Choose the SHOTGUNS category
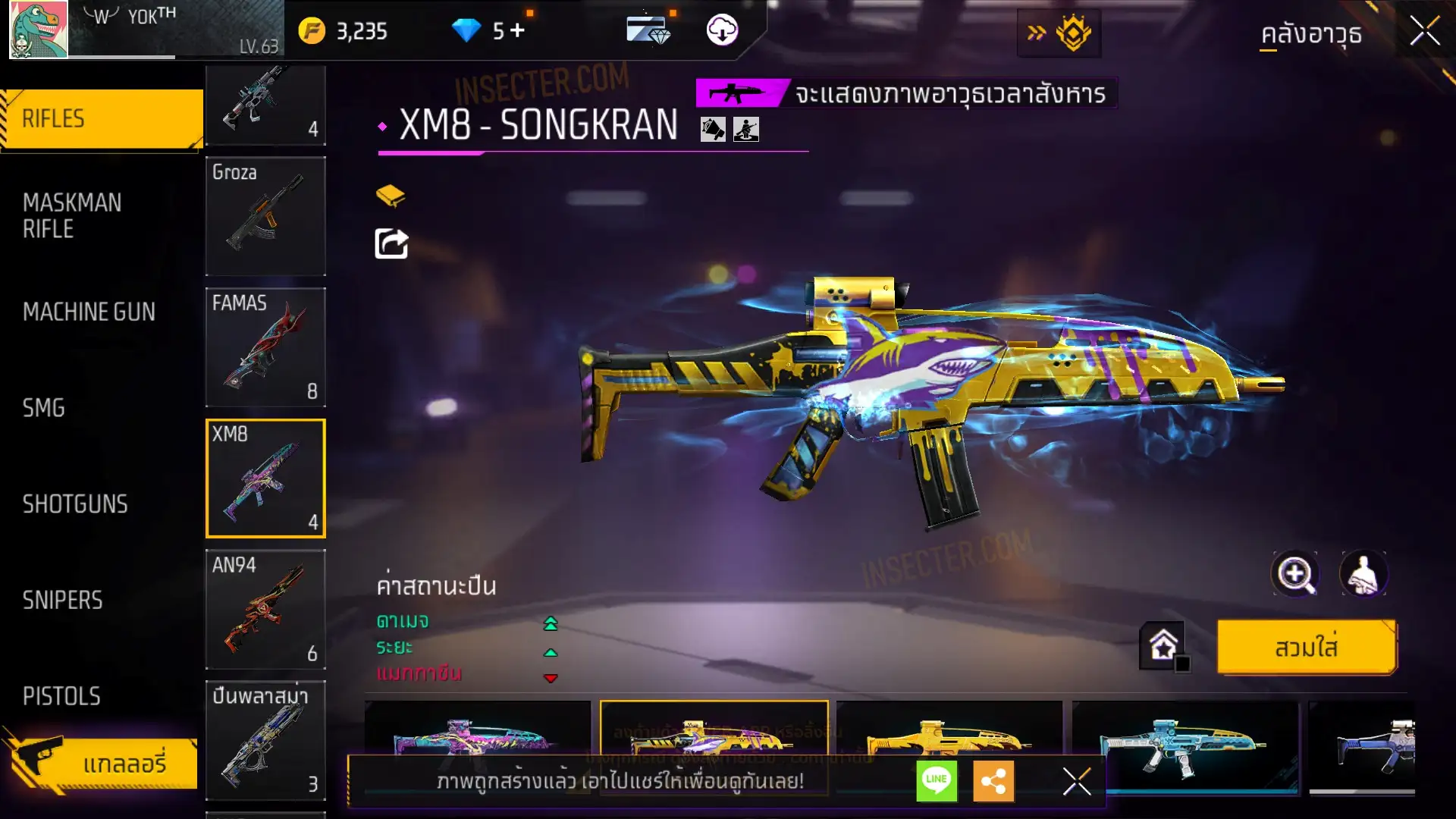The height and width of the screenshot is (819, 1456). (x=75, y=504)
